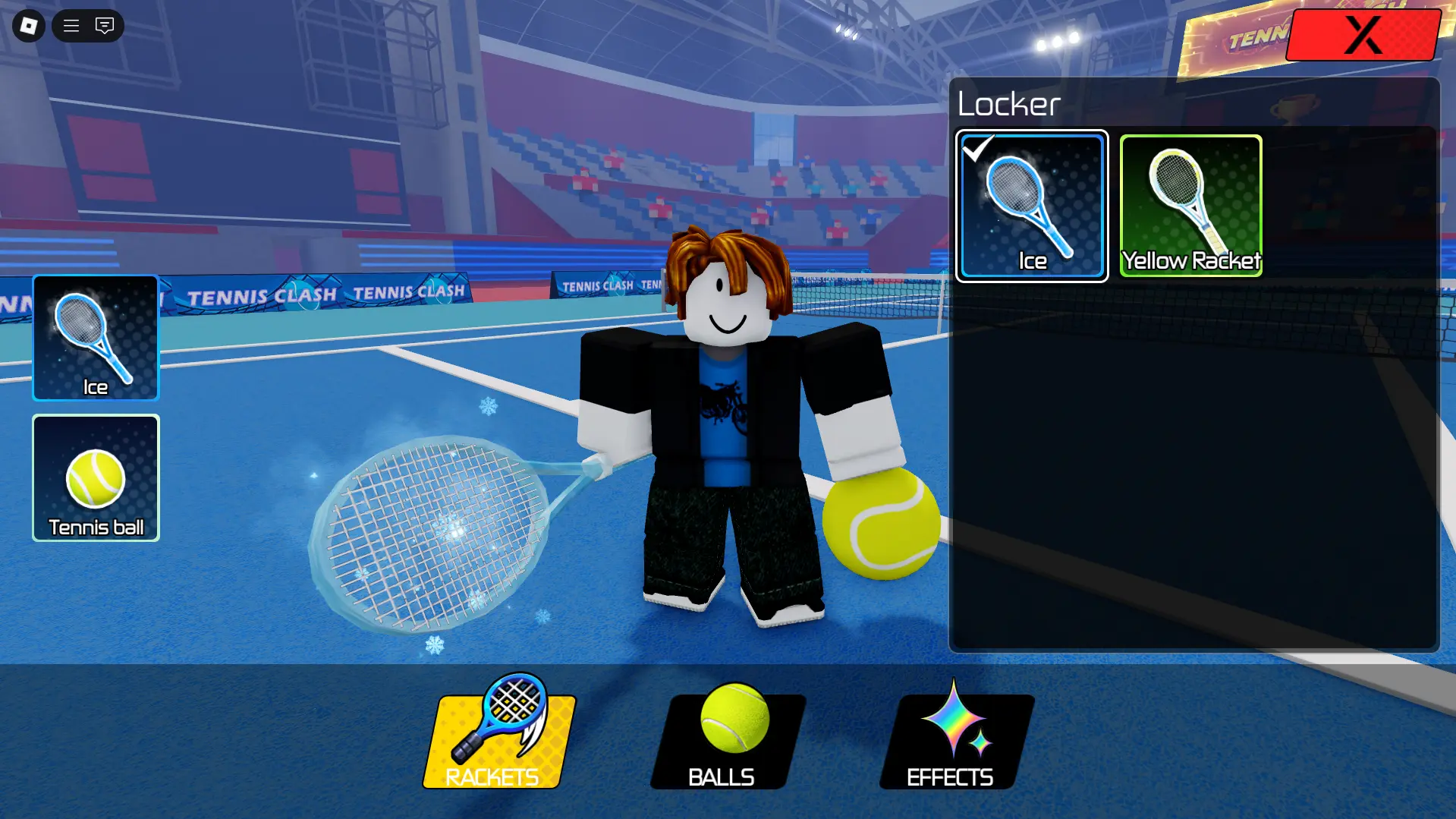Select the Ice racket in the Locker
1456x819 pixels.
[1031, 206]
